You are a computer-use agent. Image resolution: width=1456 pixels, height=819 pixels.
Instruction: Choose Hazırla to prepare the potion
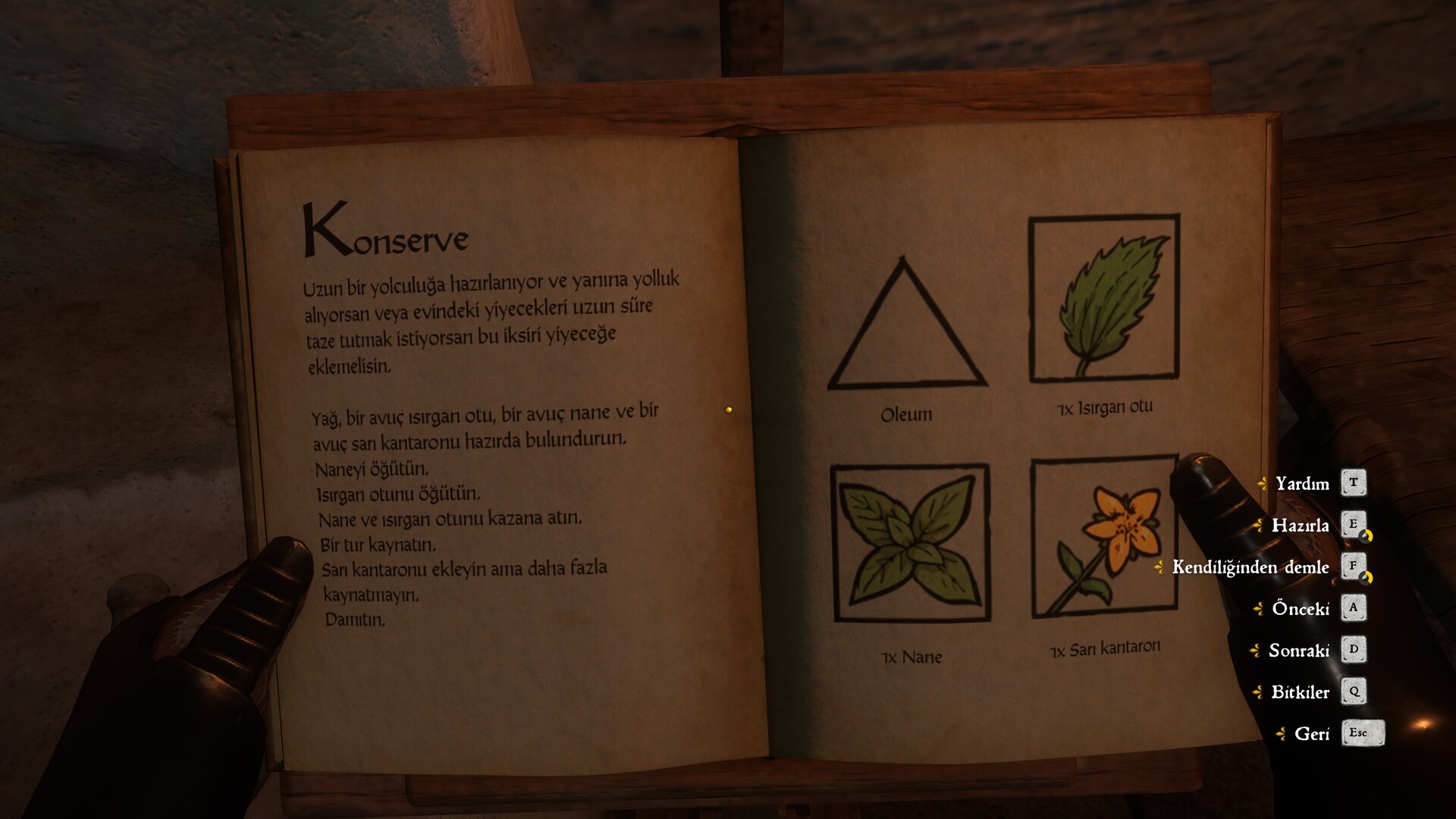pyautogui.click(x=1300, y=526)
